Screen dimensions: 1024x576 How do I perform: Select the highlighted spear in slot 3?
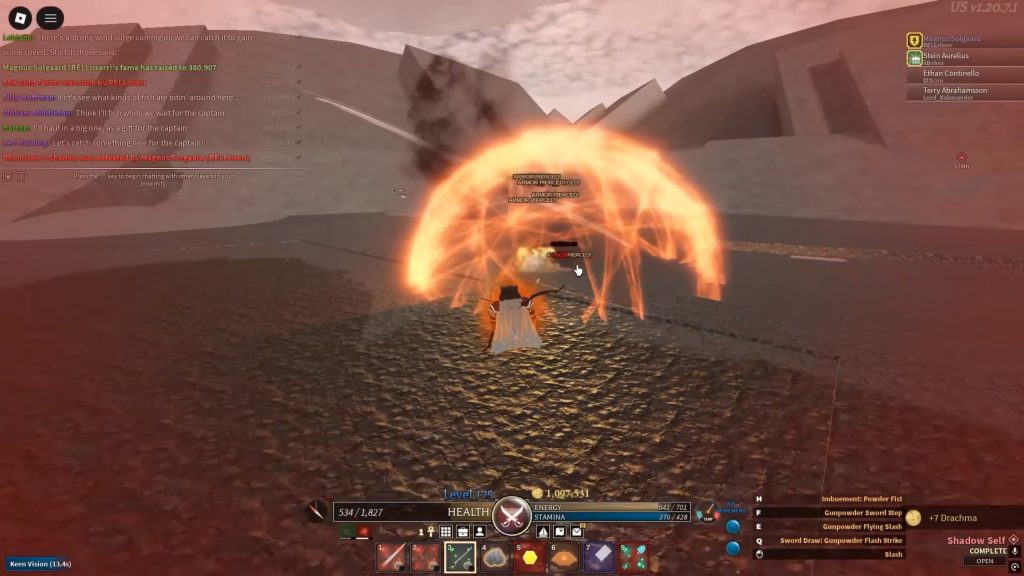(x=460, y=557)
